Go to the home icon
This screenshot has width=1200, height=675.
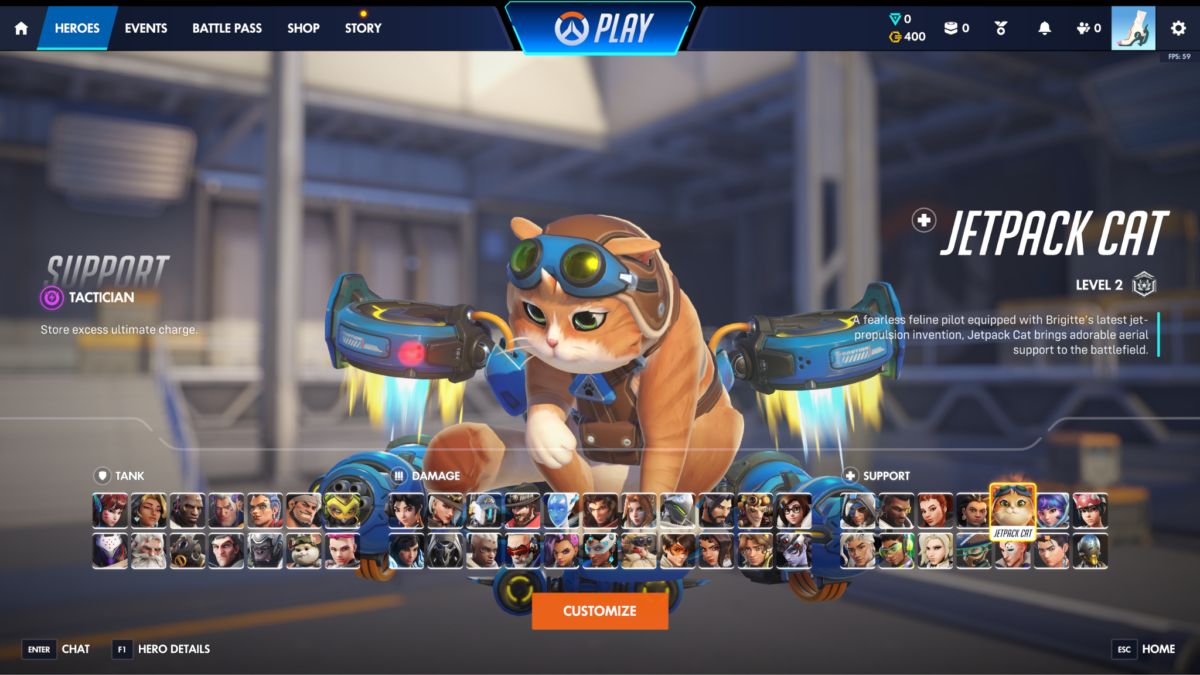click(21, 28)
